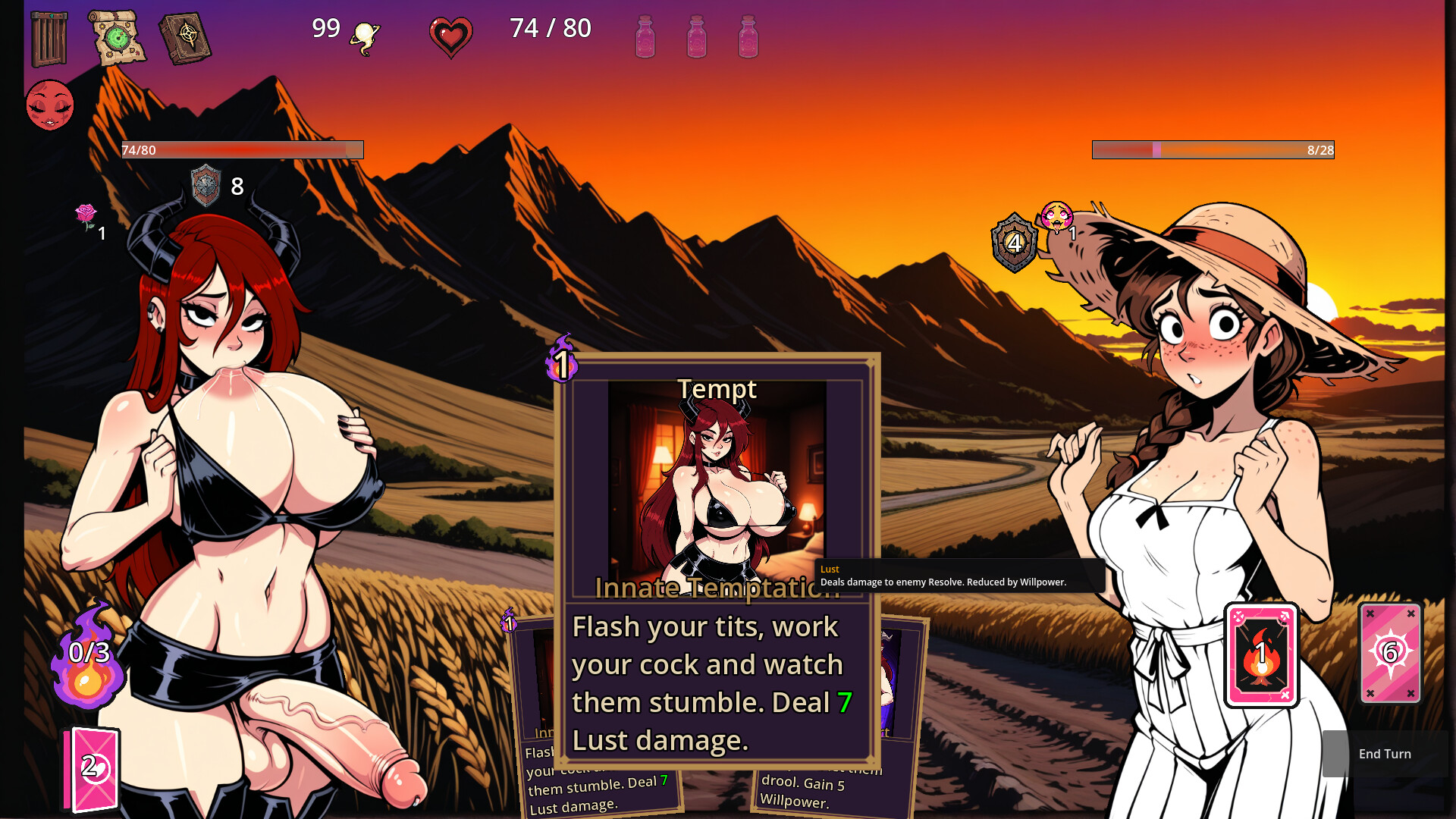
Task: Use the third potion bottle
Action: tap(750, 36)
